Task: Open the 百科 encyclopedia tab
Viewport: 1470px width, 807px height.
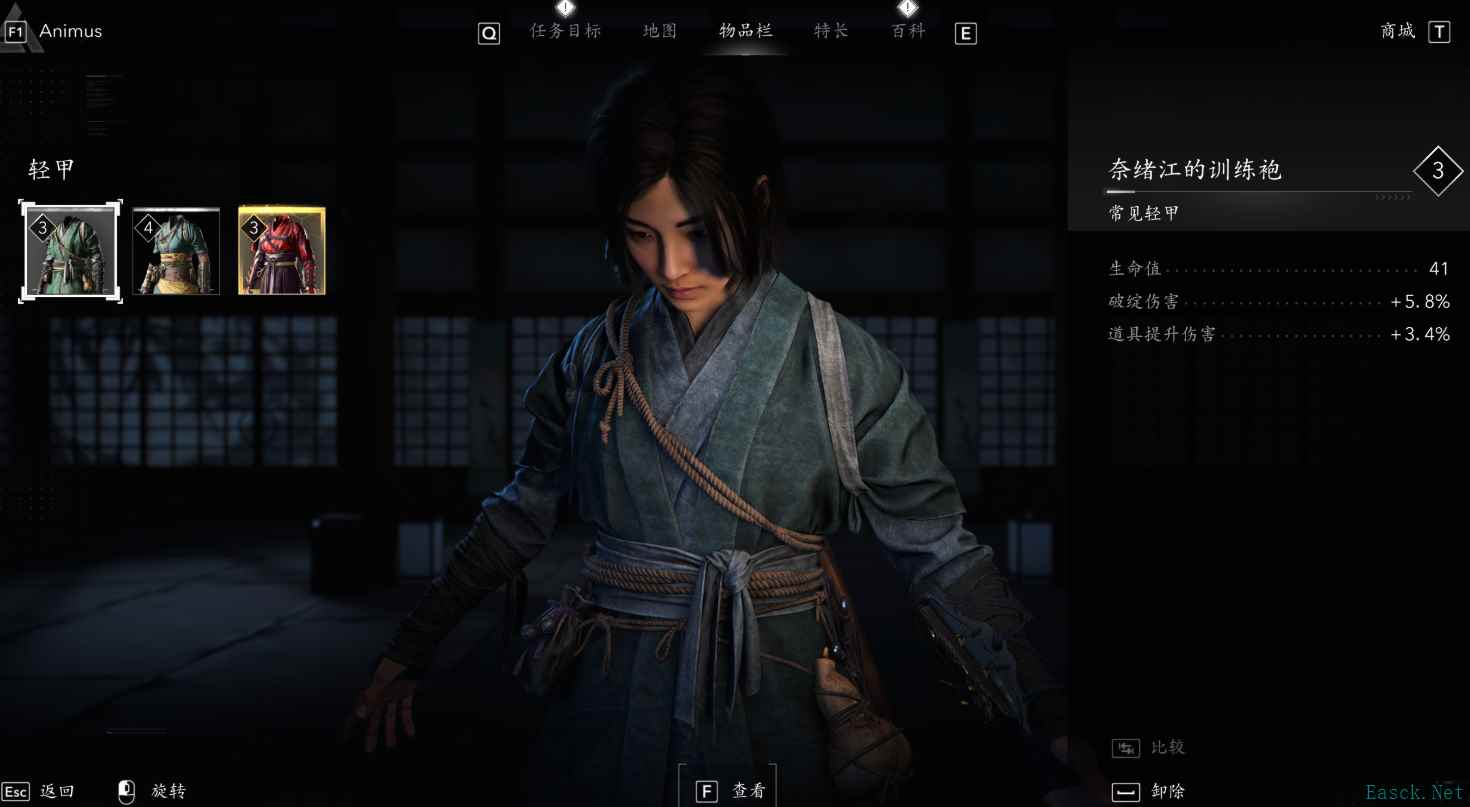Action: [x=906, y=30]
